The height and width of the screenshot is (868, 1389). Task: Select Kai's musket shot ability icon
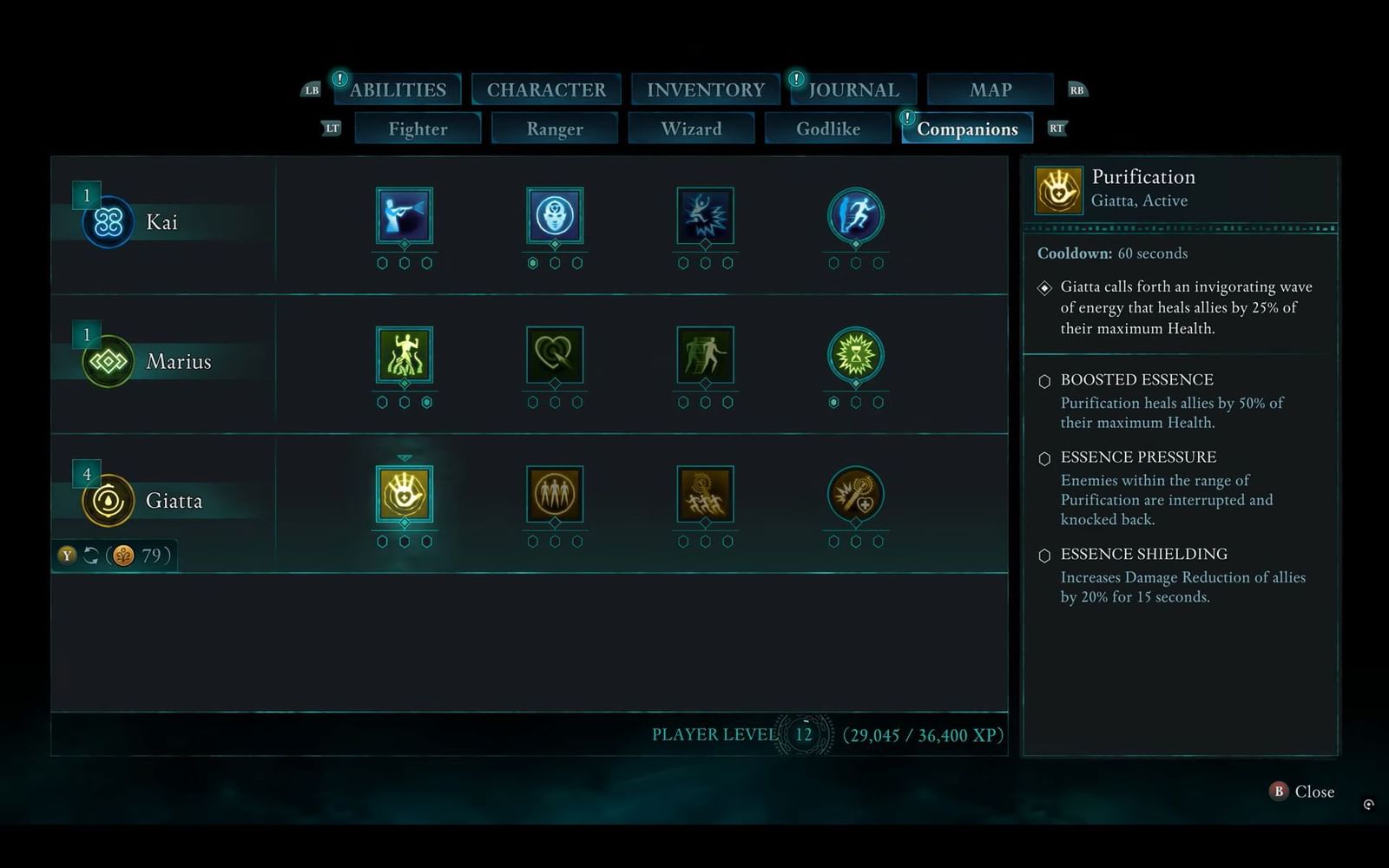pos(404,220)
